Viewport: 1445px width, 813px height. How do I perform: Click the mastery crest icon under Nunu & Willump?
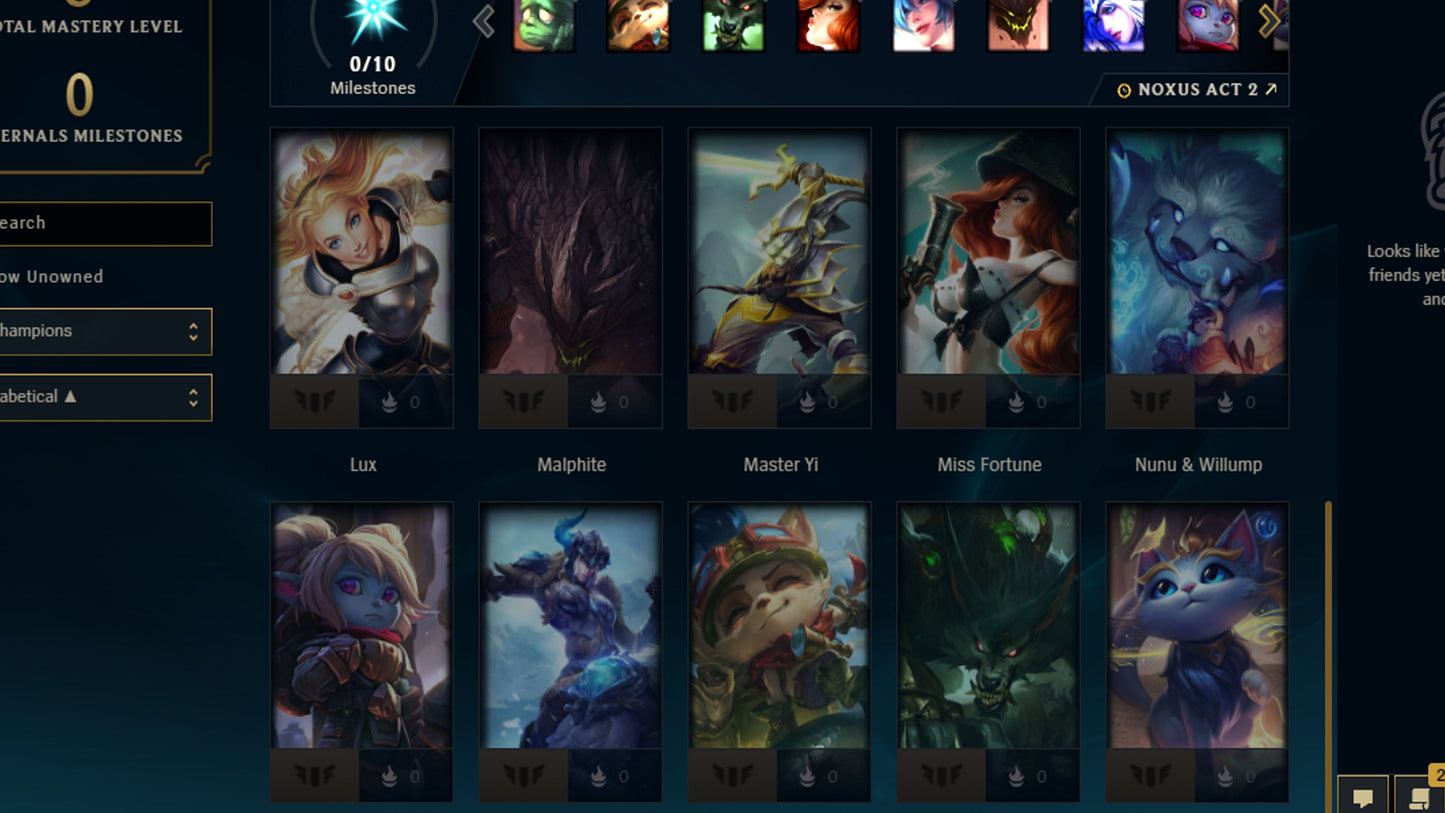[x=1148, y=401]
